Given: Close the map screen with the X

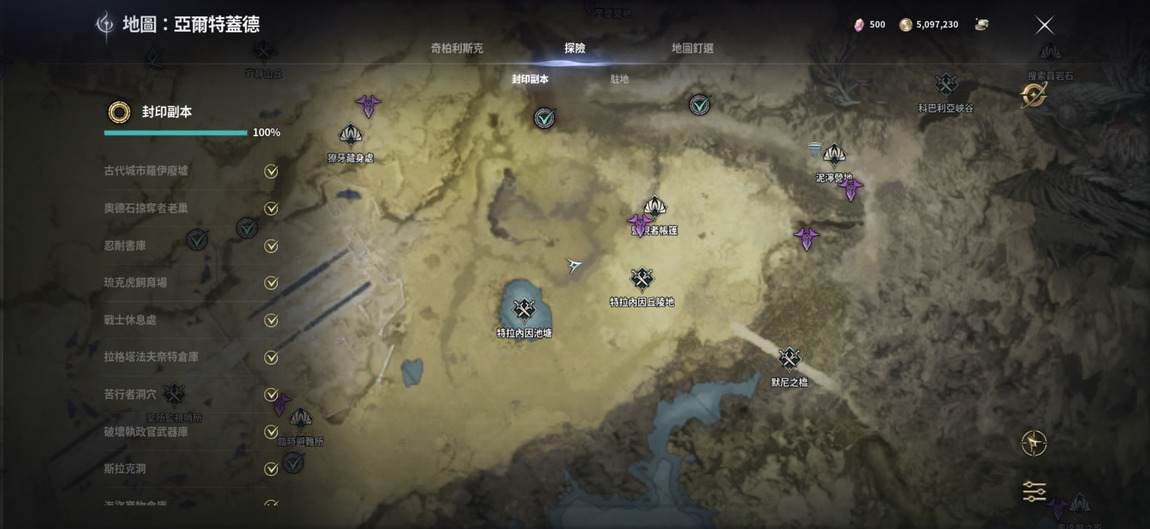Looking at the screenshot, I should [1044, 25].
